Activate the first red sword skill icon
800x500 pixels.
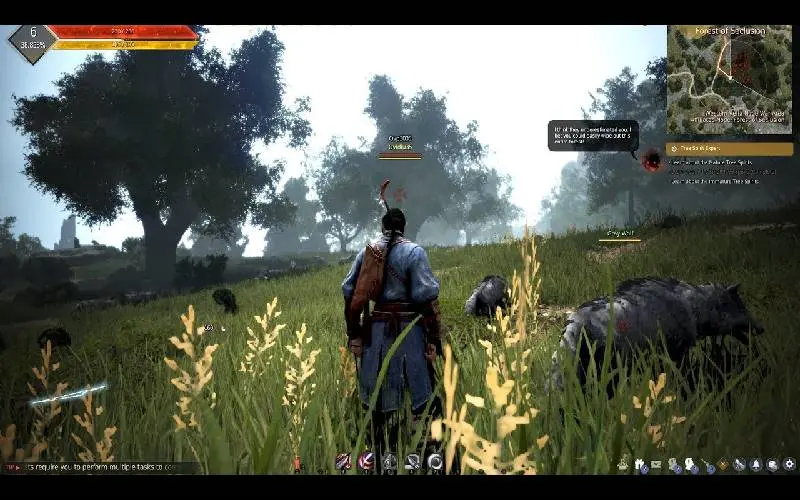pos(343,462)
